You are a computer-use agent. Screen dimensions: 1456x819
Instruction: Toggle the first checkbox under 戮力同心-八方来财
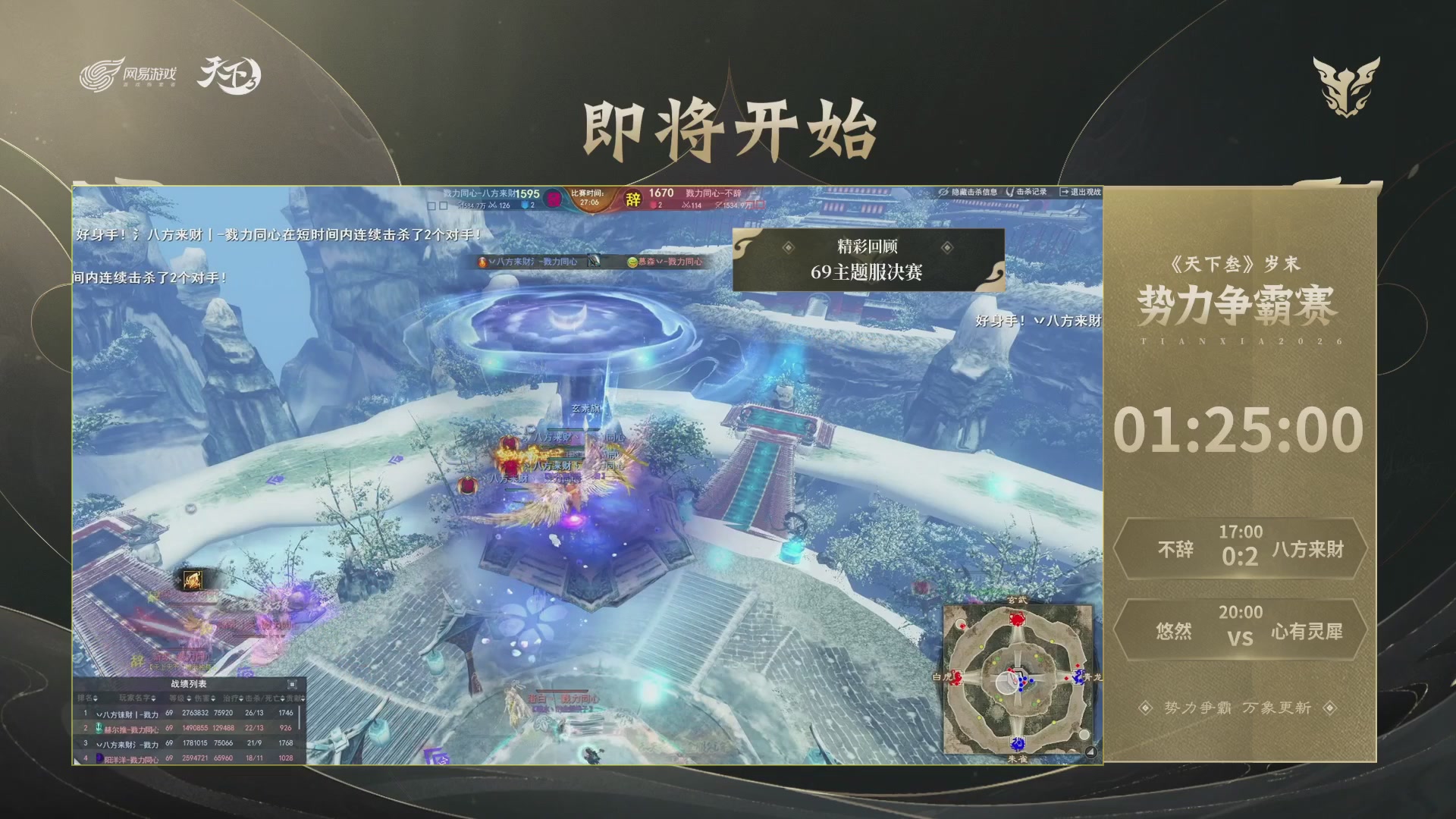[430, 204]
